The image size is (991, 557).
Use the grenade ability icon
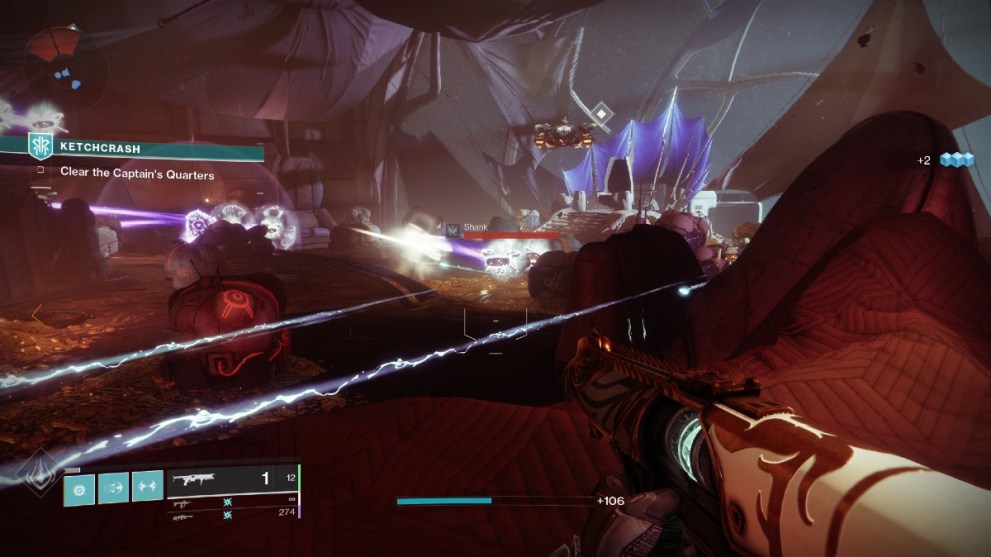pos(80,486)
